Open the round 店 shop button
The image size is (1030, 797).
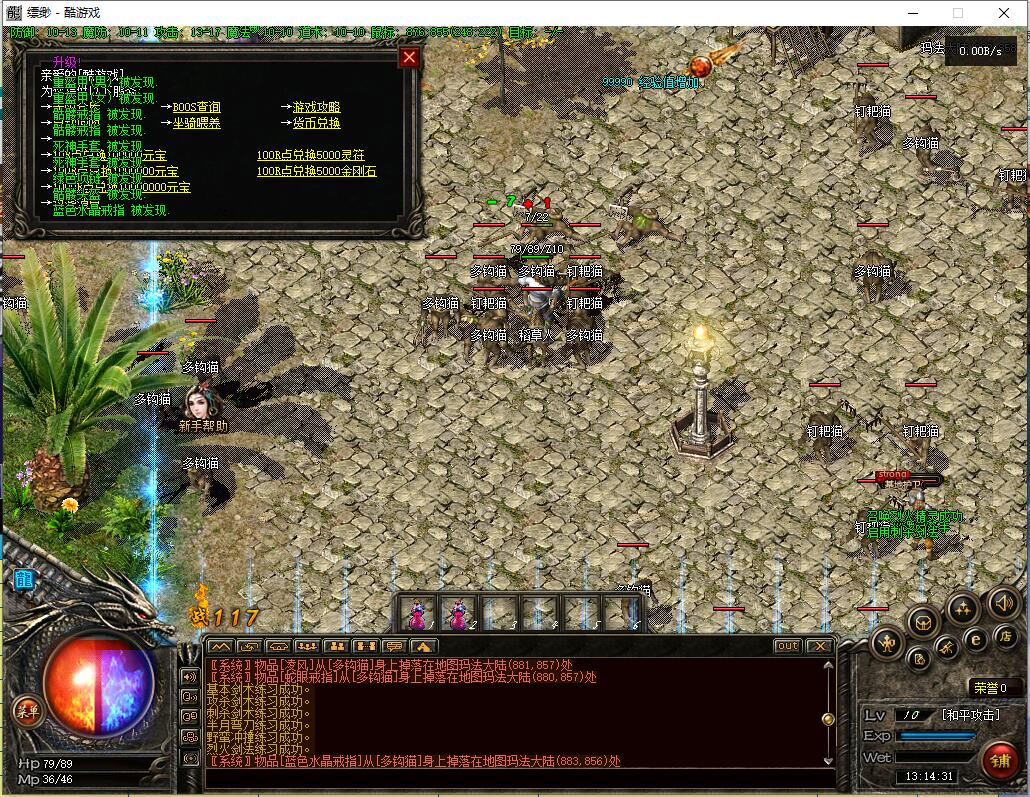tap(1005, 635)
